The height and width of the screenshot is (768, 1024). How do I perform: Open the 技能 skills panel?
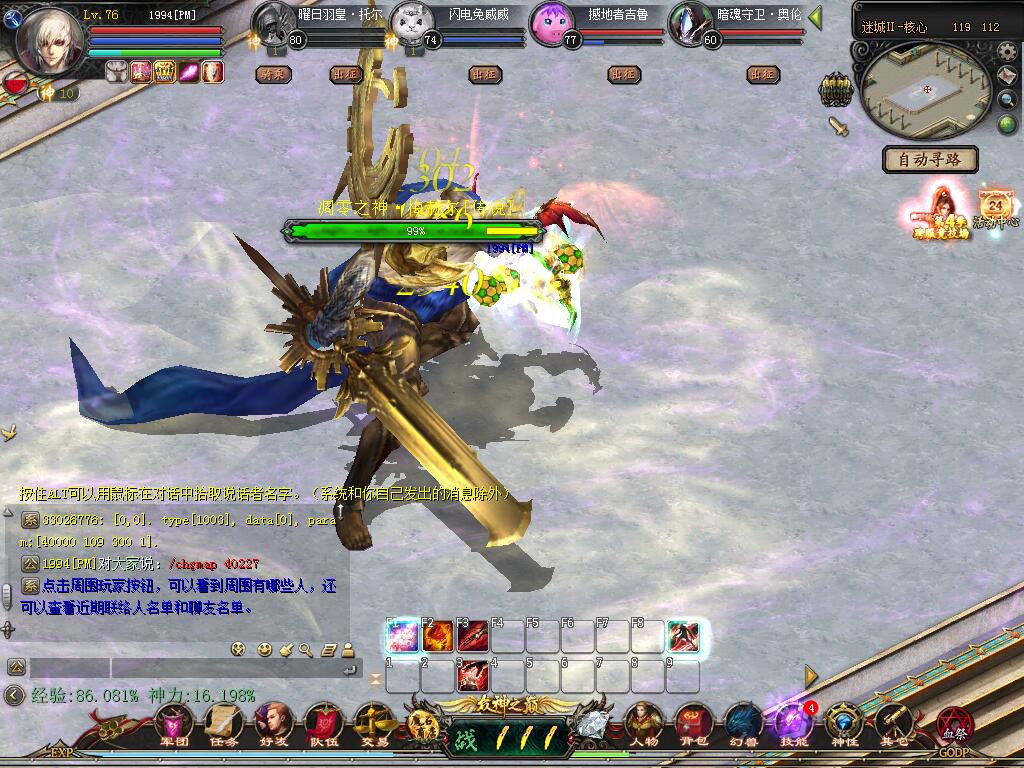(x=794, y=722)
